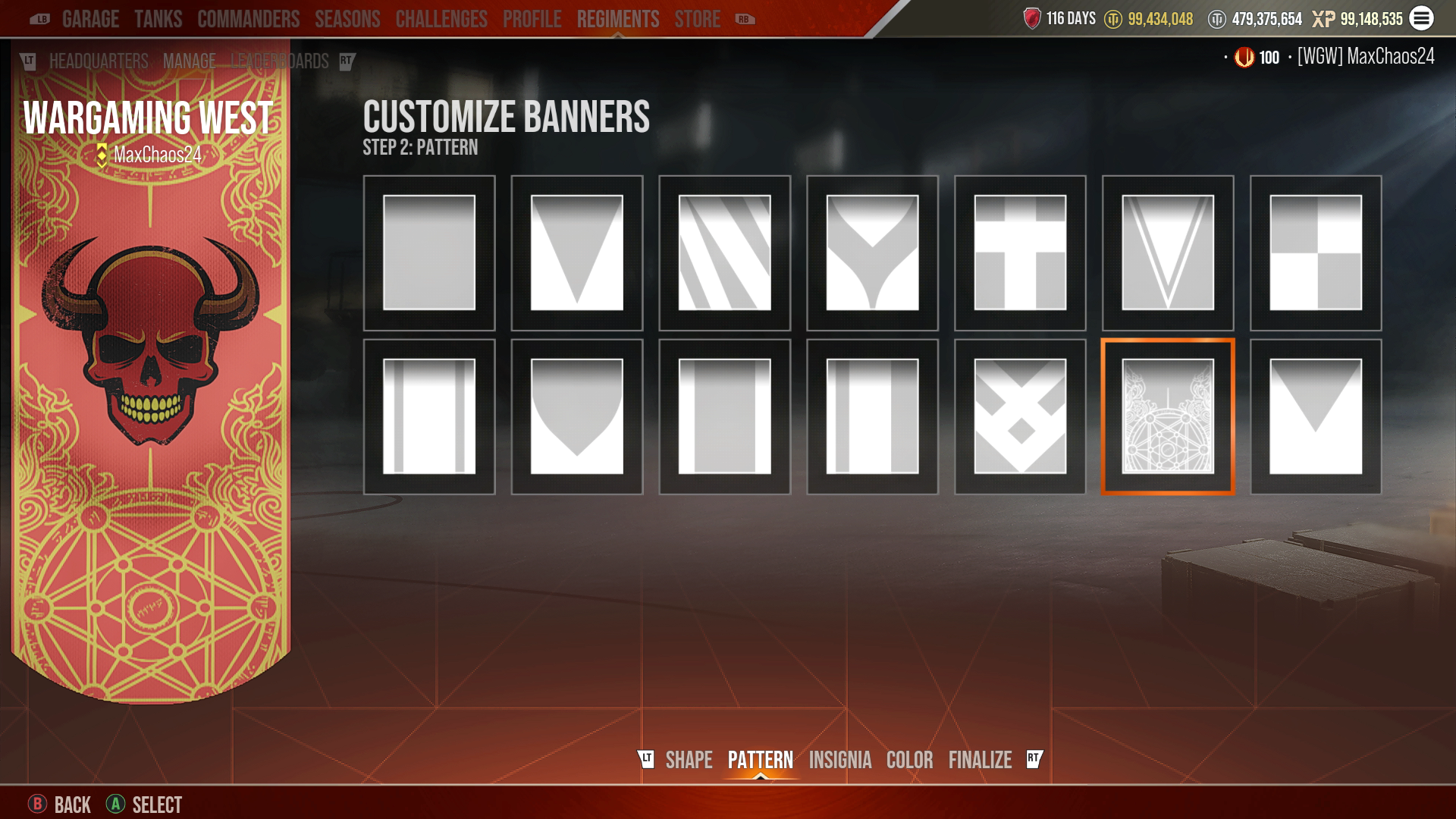Jump to the Finalize step
This screenshot has height=819, width=1456.
point(980,760)
